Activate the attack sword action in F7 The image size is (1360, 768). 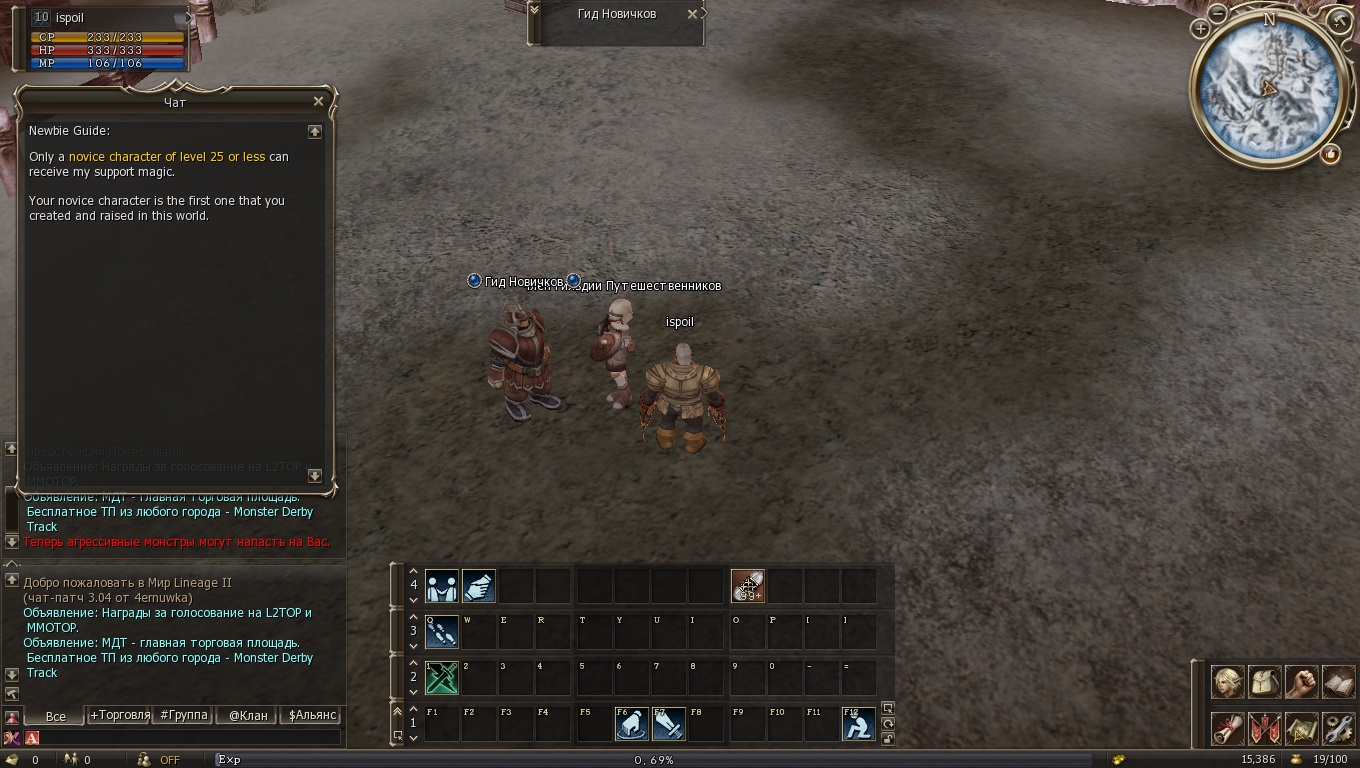pyautogui.click(x=669, y=723)
